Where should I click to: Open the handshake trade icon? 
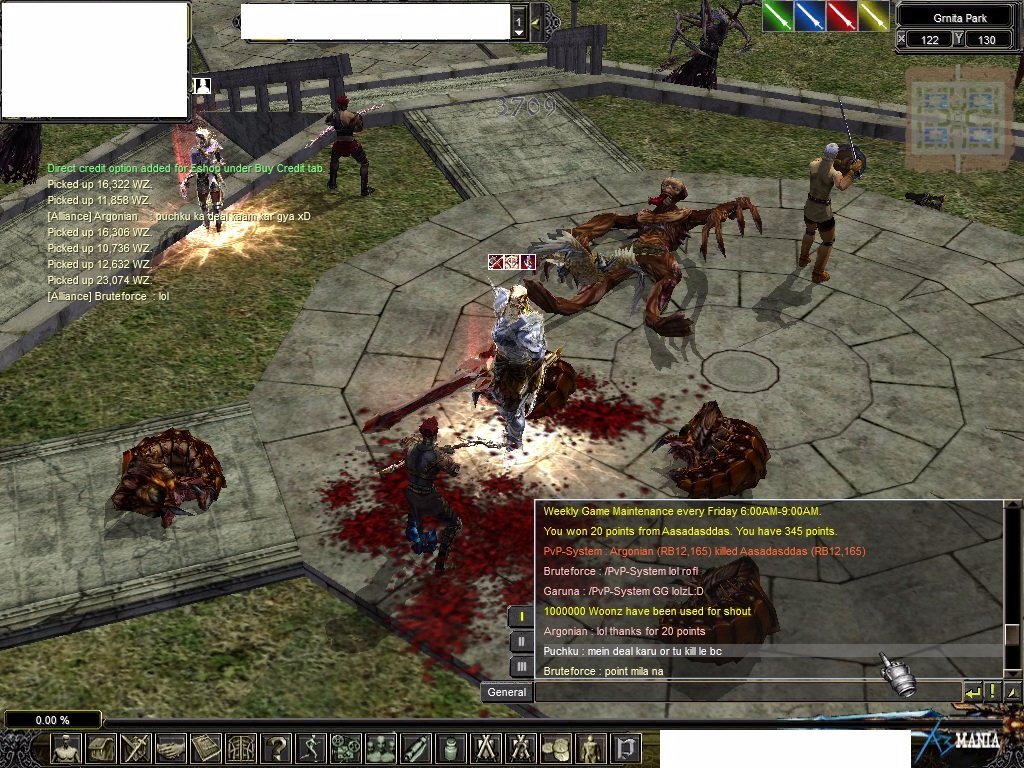172,748
